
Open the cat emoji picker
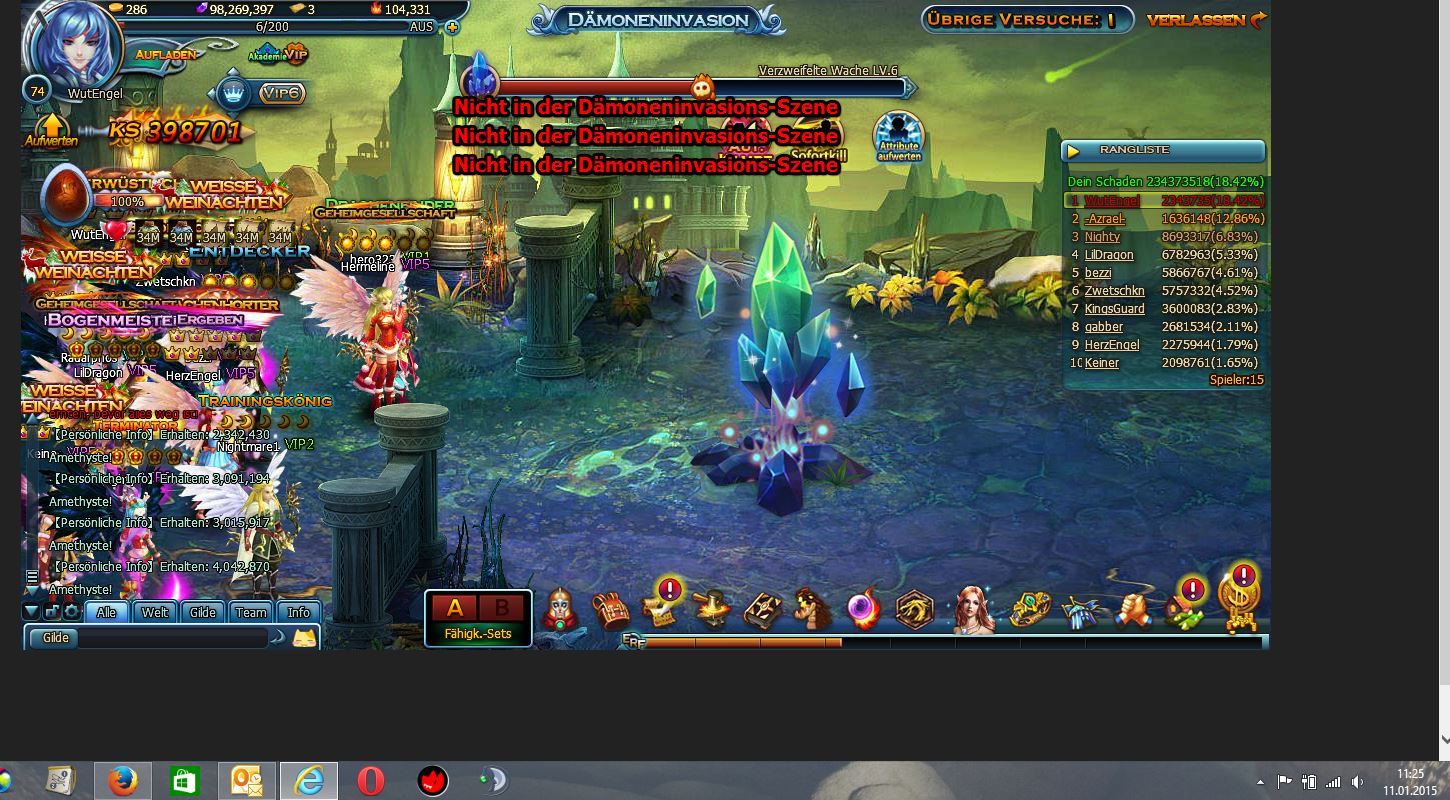304,637
